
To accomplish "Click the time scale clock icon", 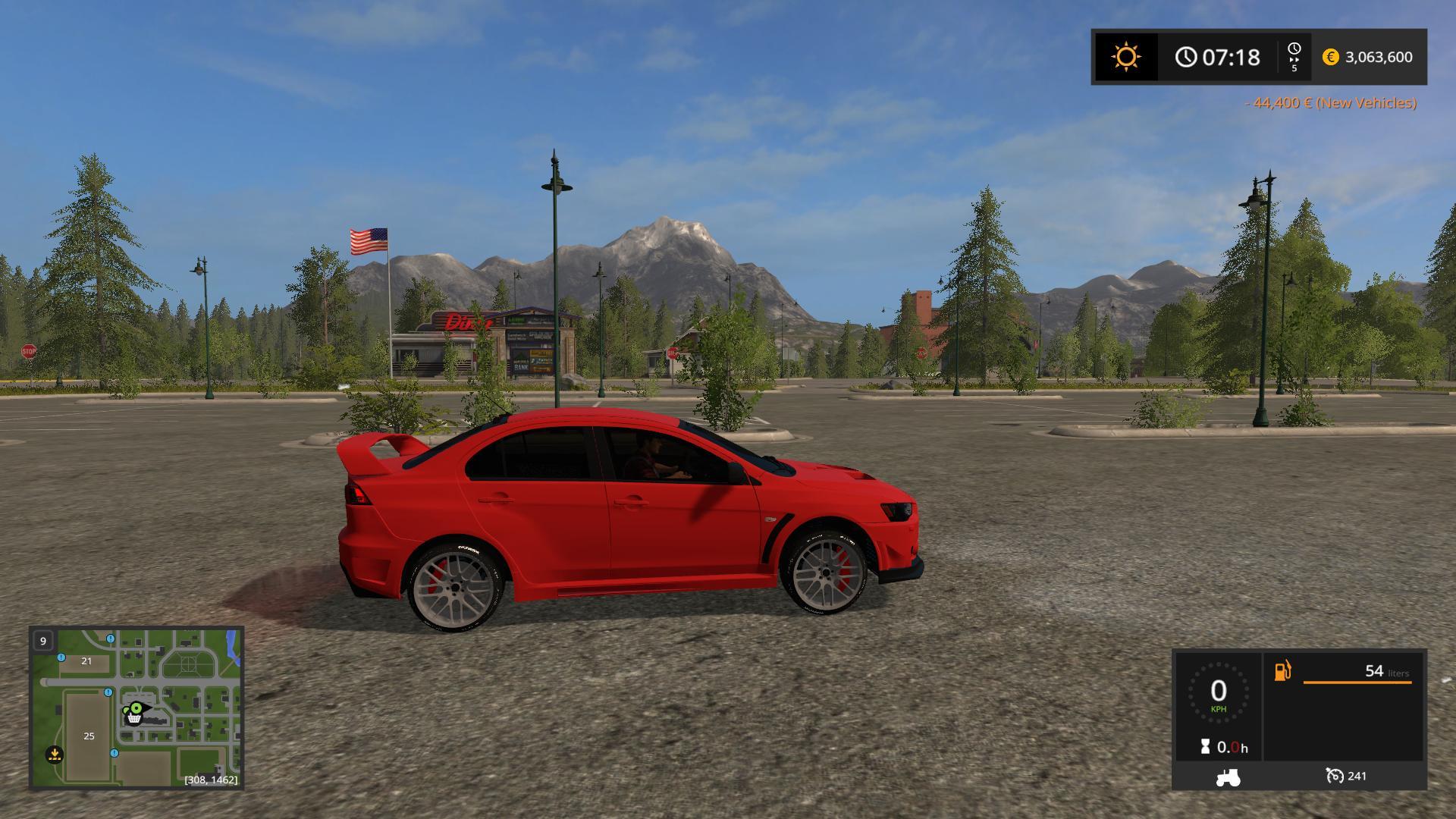I will point(1294,52).
